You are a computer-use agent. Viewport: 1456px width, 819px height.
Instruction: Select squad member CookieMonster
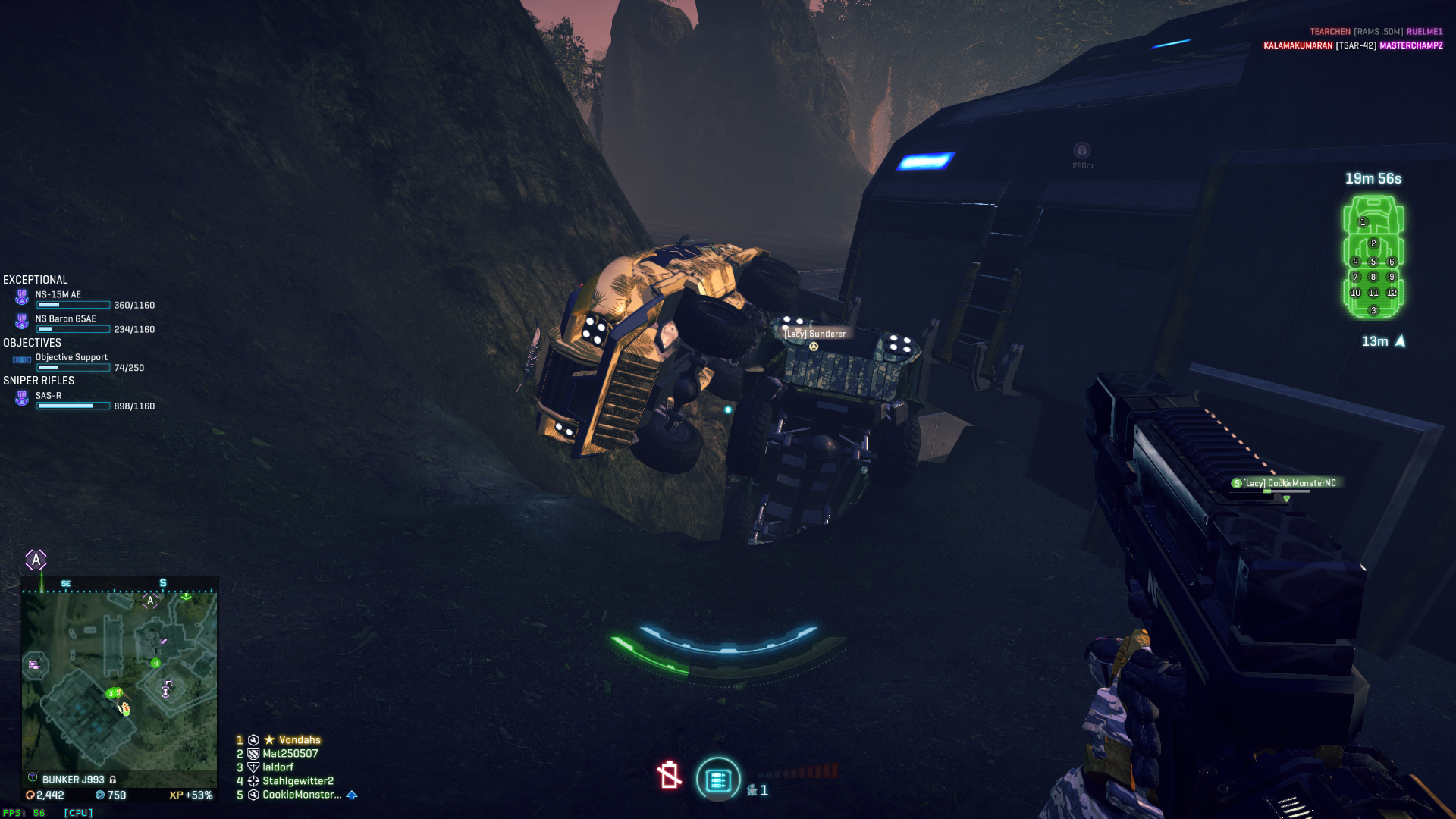[x=301, y=795]
